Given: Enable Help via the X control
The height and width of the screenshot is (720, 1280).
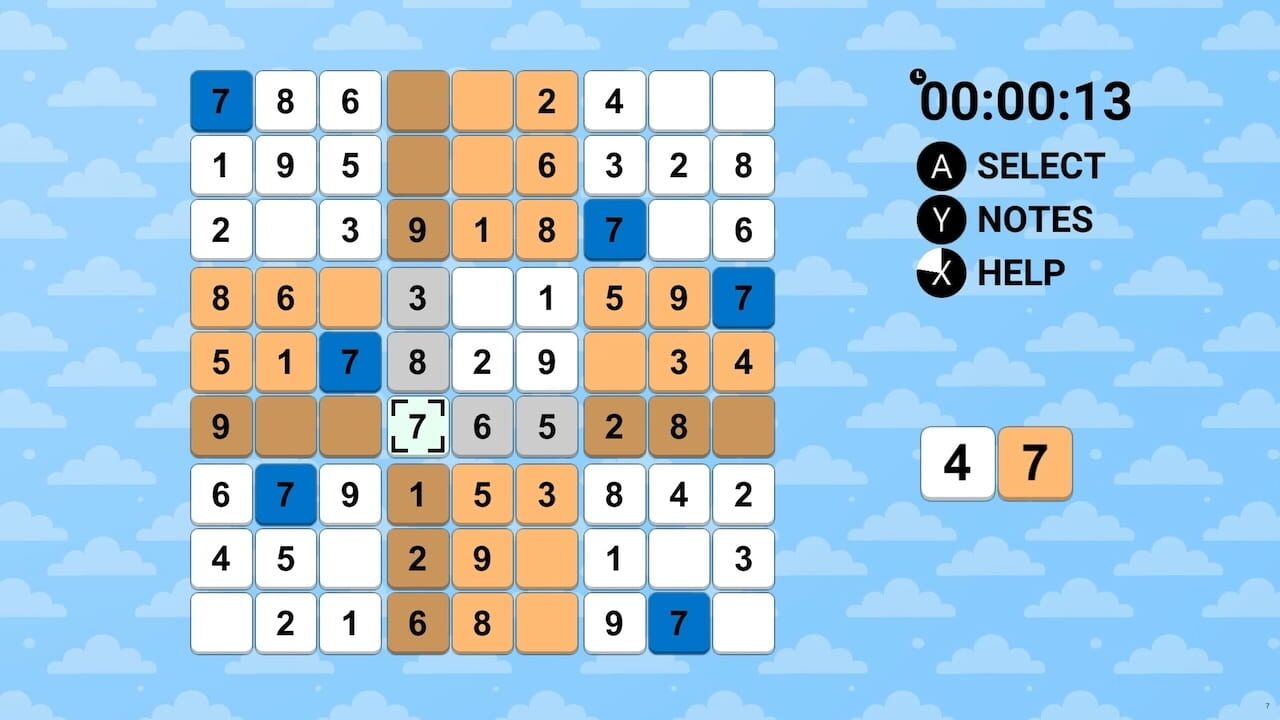Looking at the screenshot, I should [x=940, y=272].
